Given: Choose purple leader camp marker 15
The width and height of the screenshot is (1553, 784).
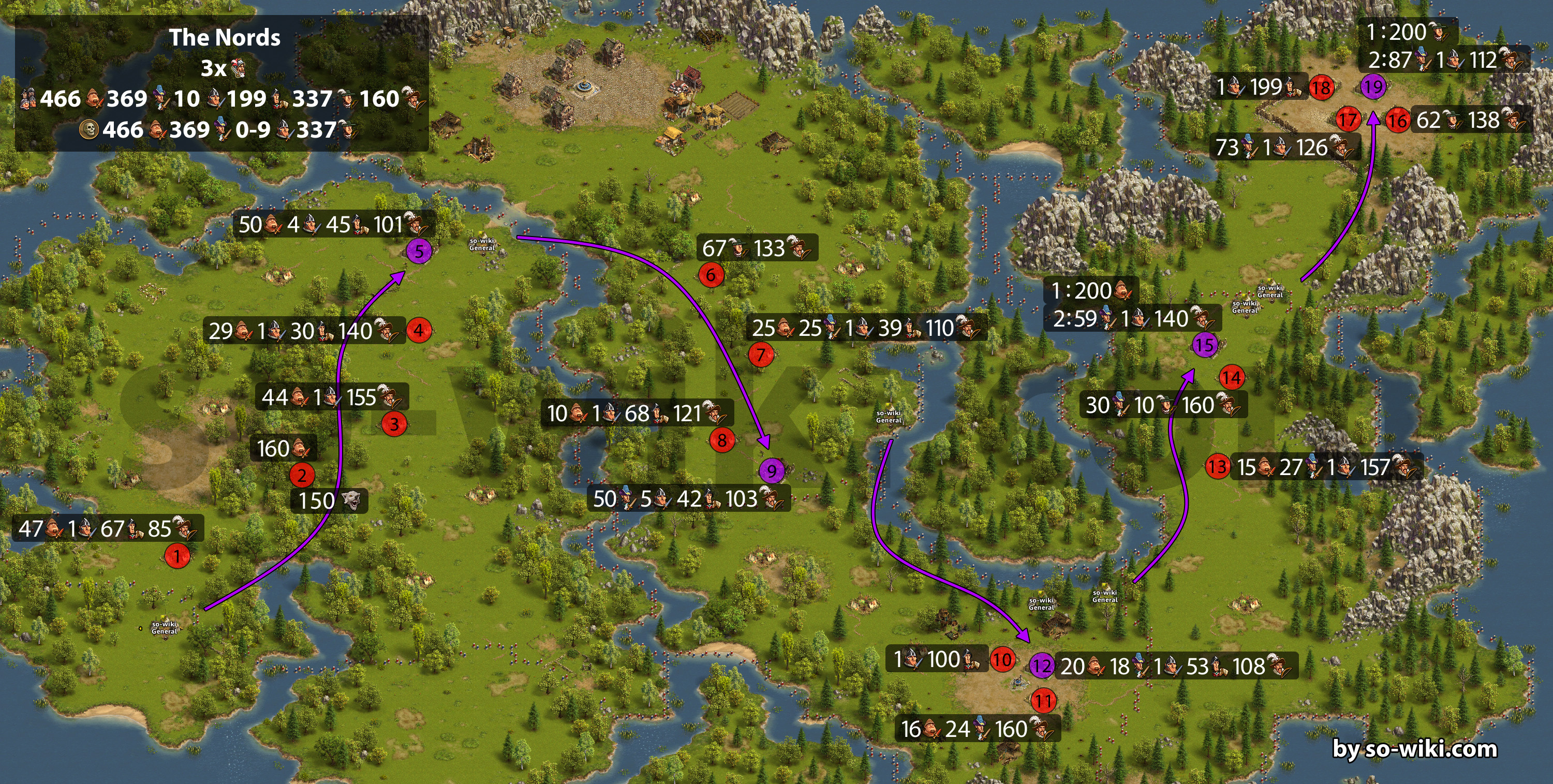Looking at the screenshot, I should pos(1205,345).
